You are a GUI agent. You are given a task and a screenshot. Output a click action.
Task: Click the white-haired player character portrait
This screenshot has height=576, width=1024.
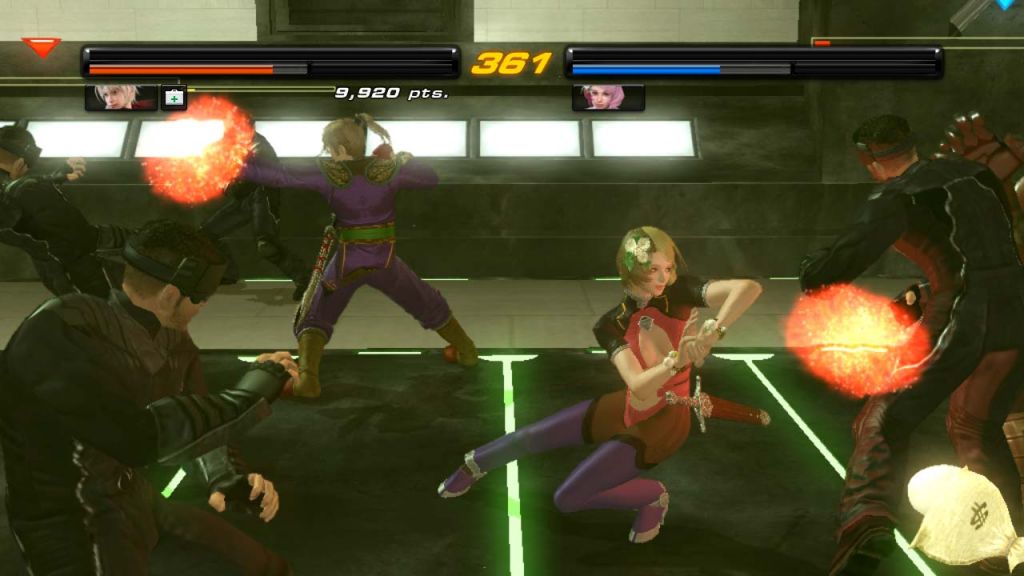tap(121, 97)
